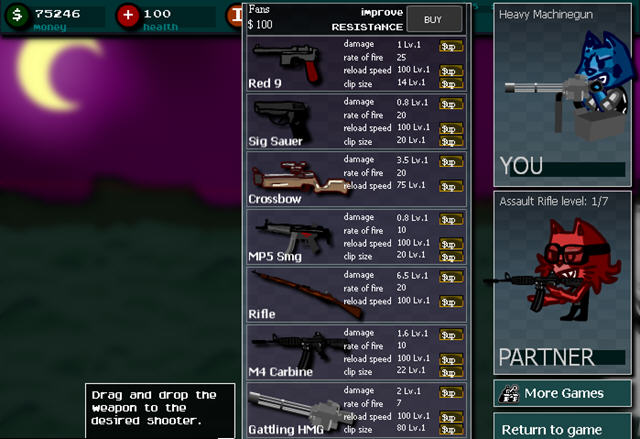Buy the improve resistance upgrade

434,19
